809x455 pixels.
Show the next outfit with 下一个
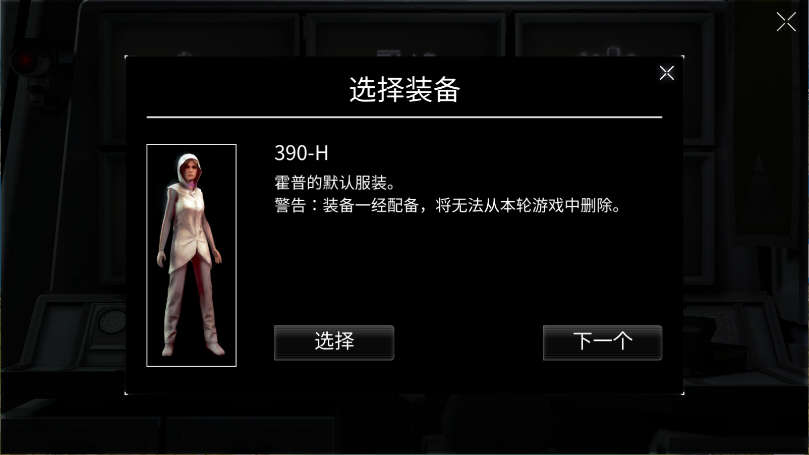tap(602, 342)
